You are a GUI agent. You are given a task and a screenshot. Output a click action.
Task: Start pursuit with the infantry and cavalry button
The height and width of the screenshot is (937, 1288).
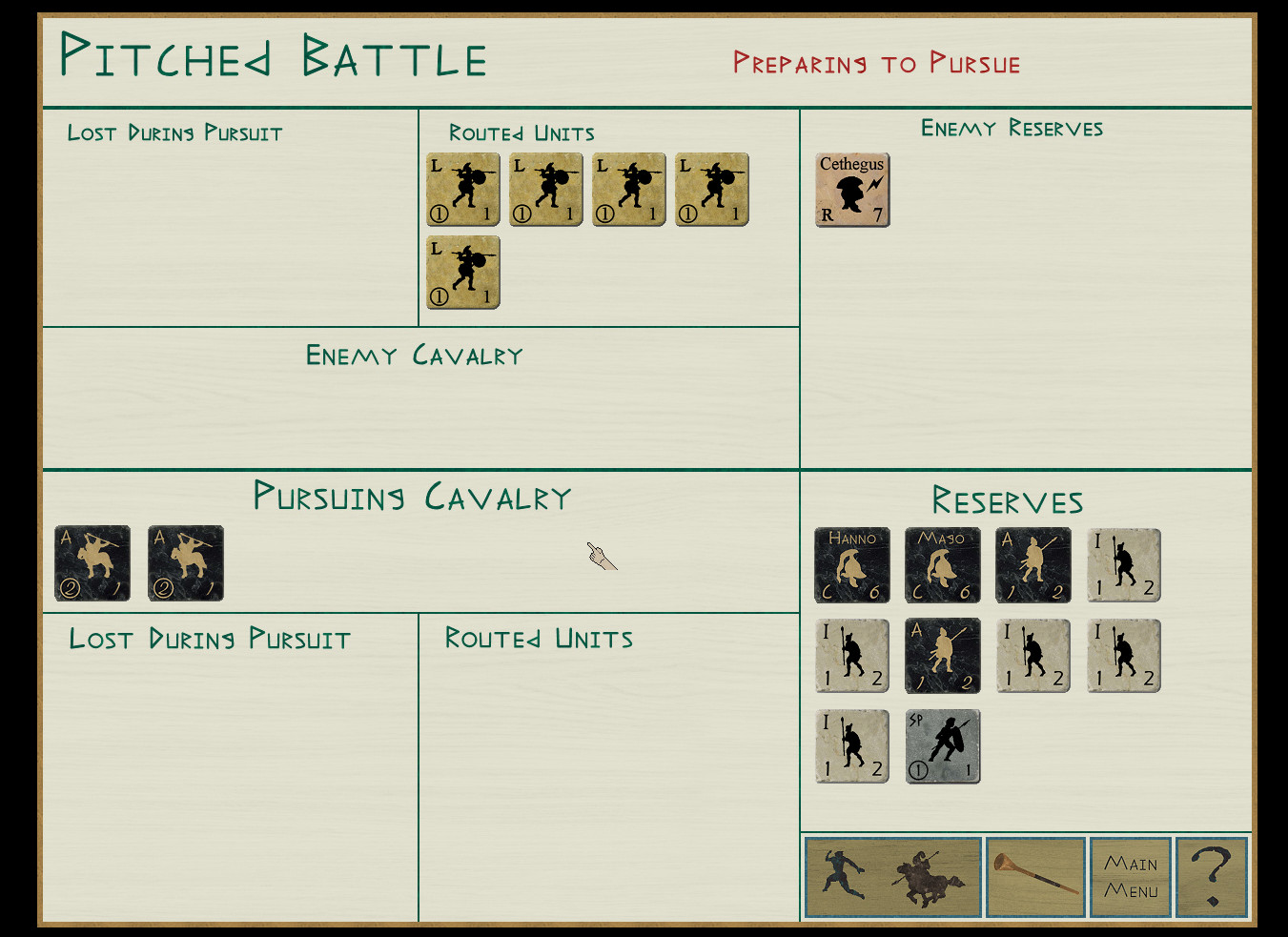(x=893, y=877)
